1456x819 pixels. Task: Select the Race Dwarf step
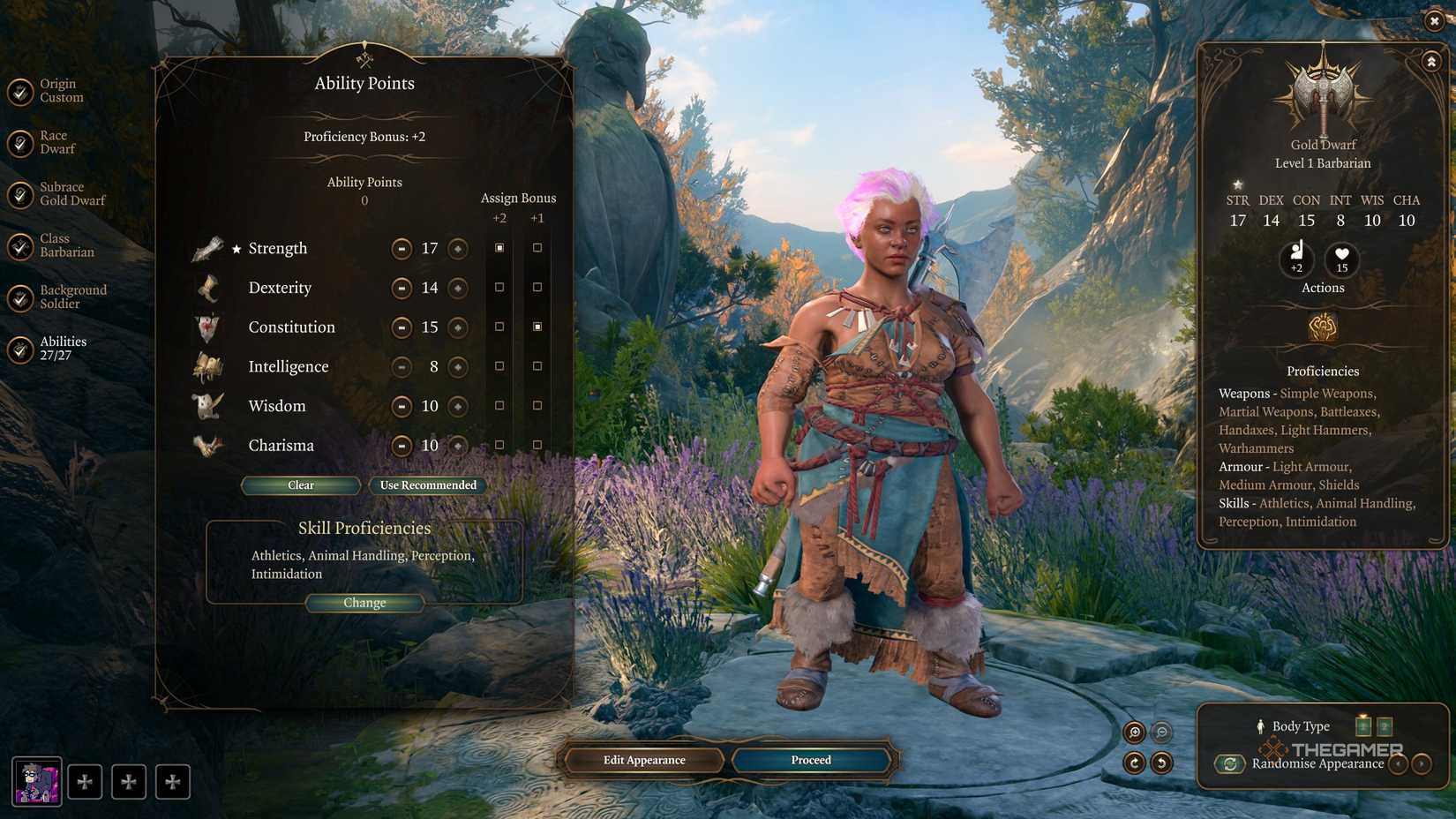click(x=19, y=144)
